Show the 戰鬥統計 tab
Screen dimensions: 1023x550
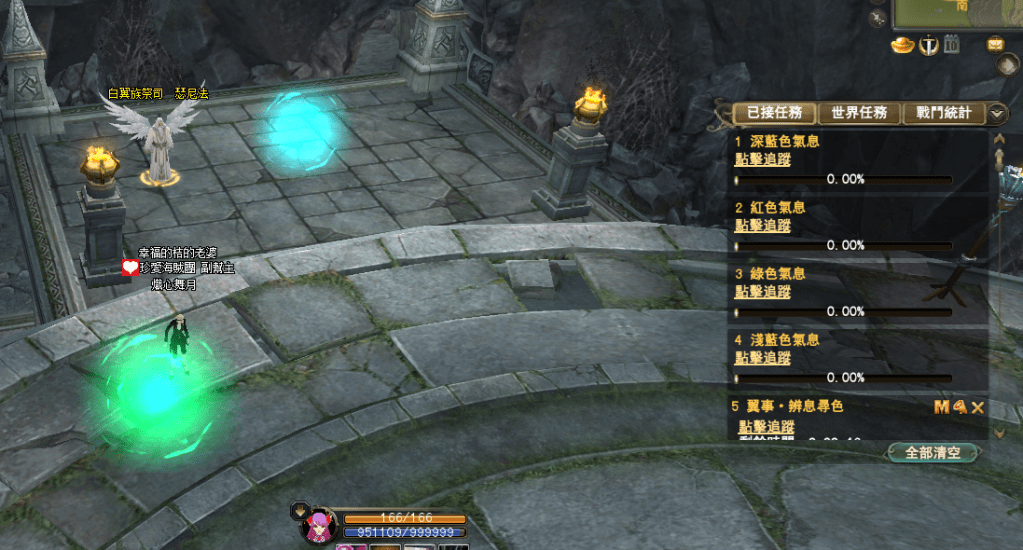click(943, 114)
